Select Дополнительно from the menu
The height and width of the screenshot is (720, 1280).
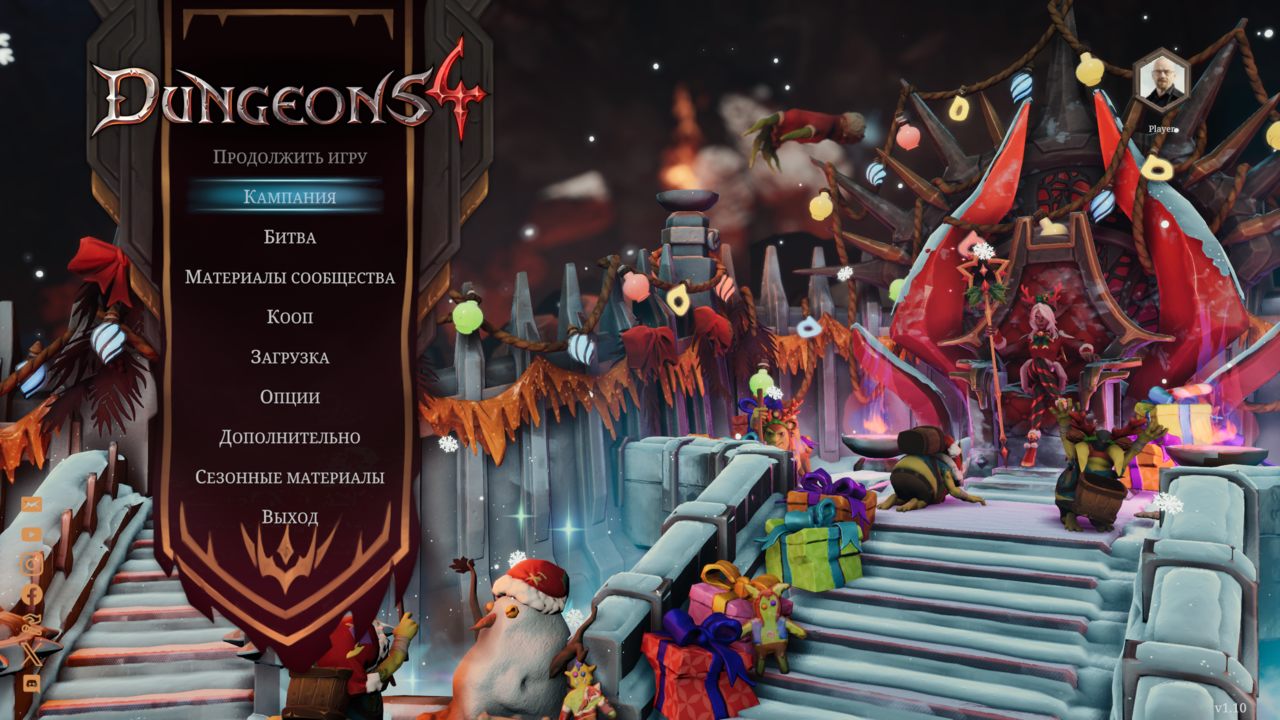[290, 437]
